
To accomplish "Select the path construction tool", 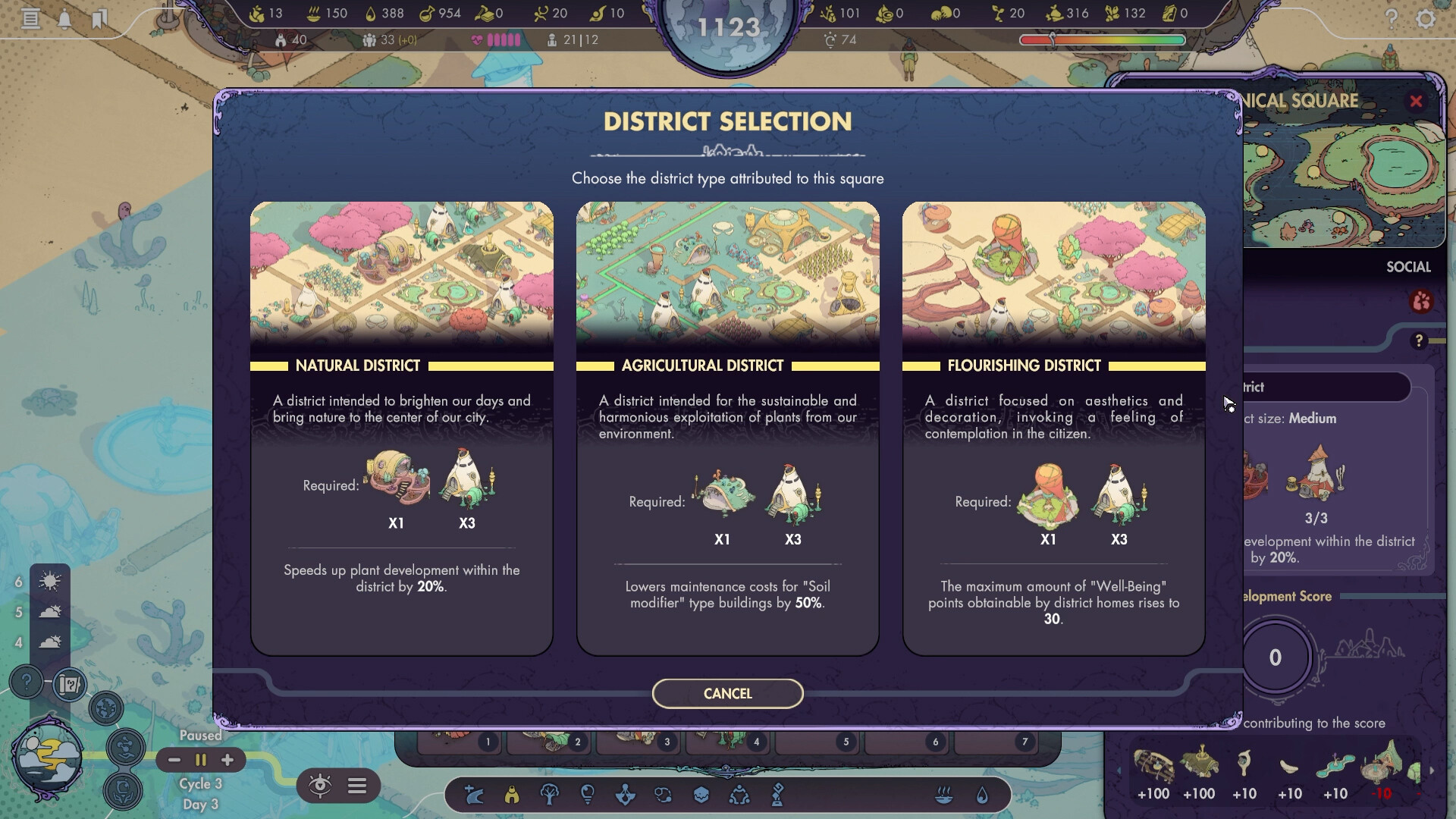I will point(475,795).
